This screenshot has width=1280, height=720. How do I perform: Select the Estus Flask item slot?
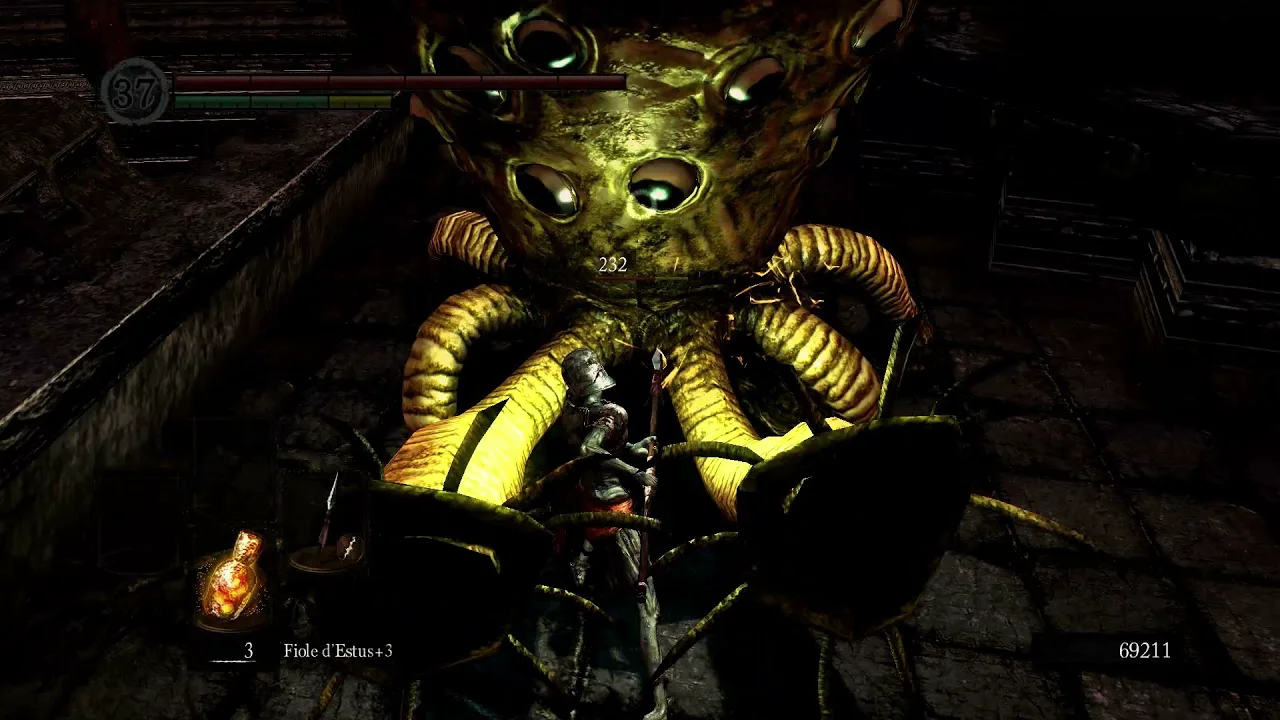coord(232,579)
